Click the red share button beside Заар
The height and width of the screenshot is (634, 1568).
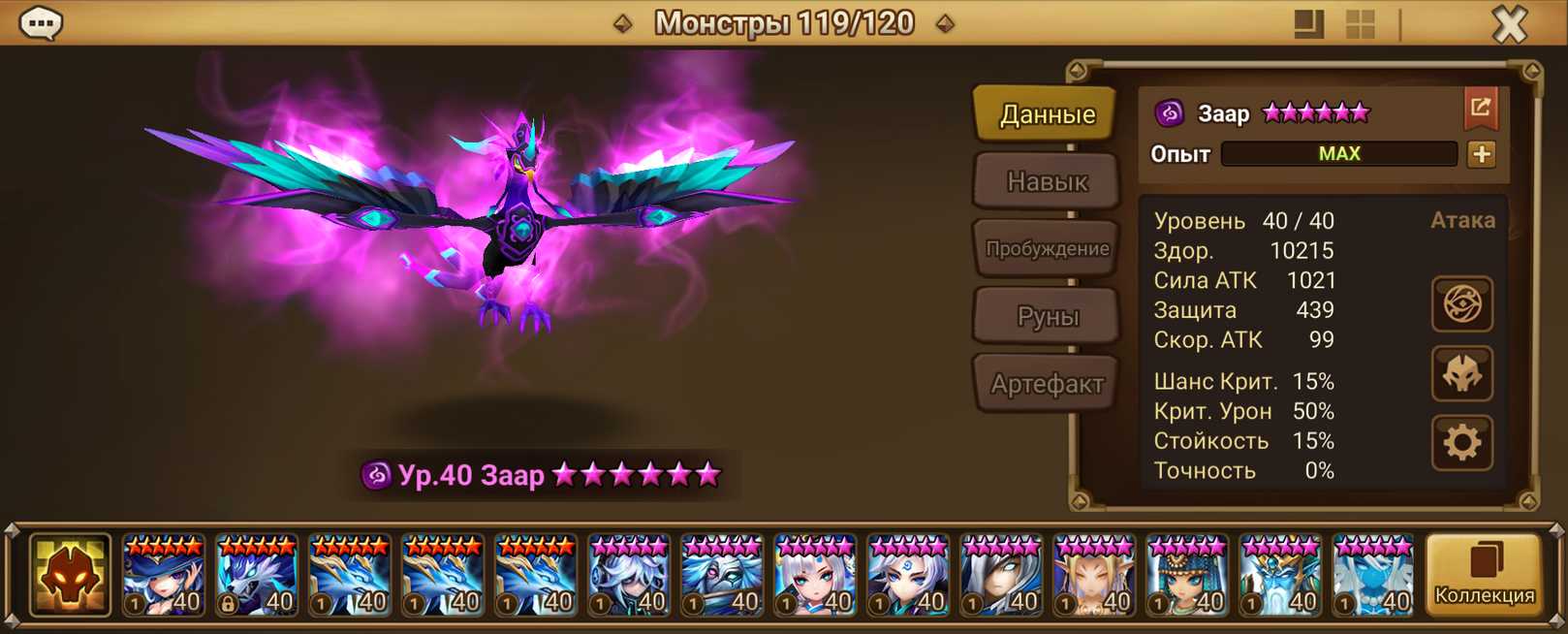tap(1480, 109)
